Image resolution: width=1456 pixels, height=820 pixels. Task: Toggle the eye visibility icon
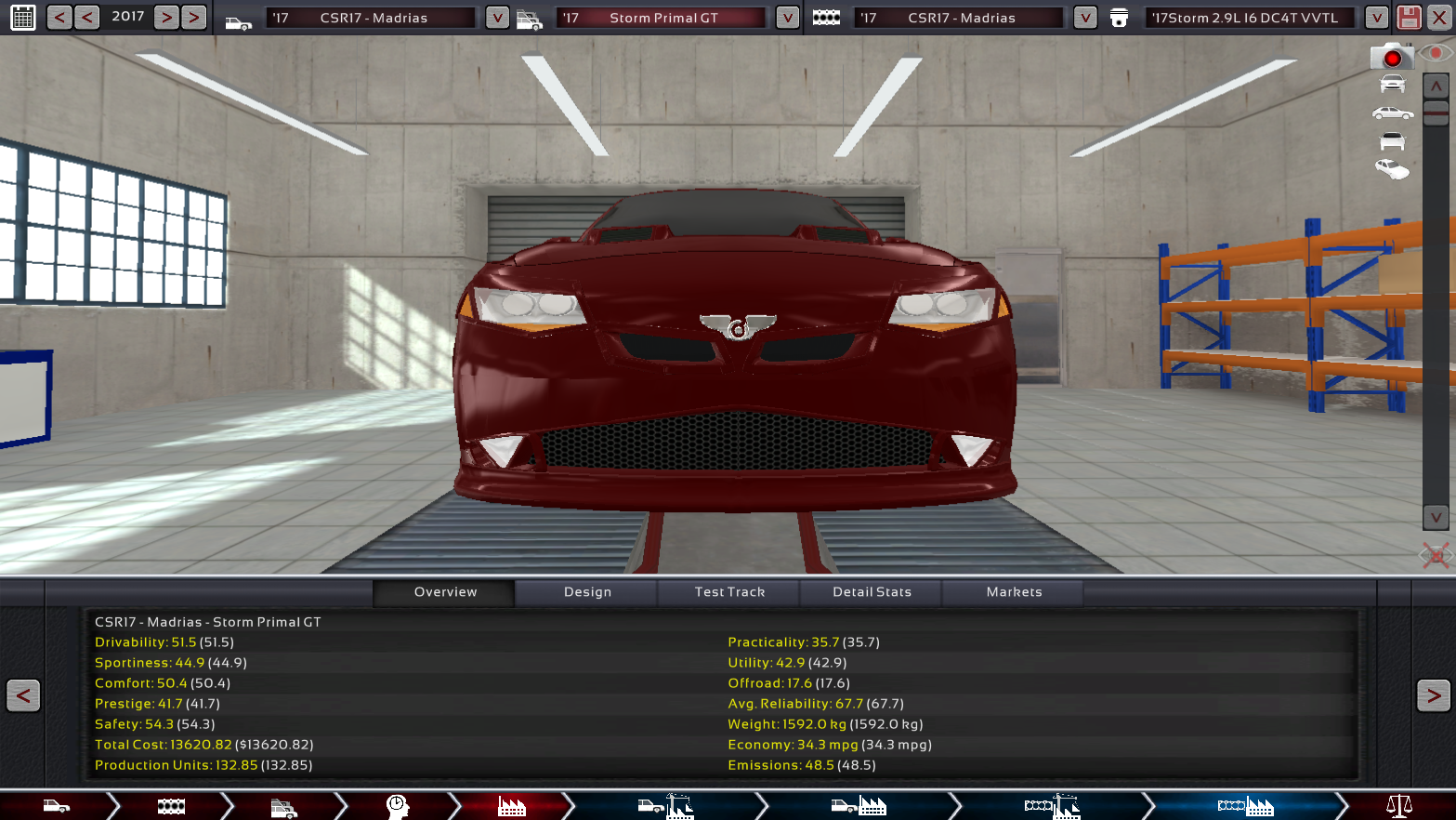click(1436, 54)
